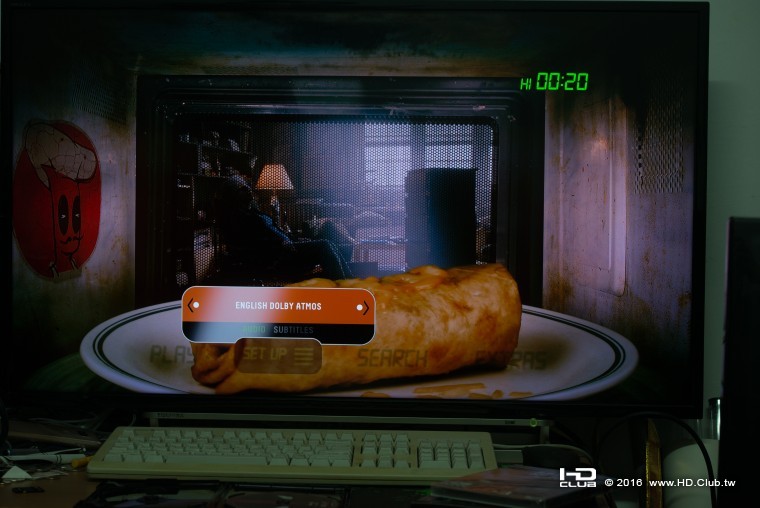Click the left arrow of audio selector
The image size is (760, 508).
point(192,305)
